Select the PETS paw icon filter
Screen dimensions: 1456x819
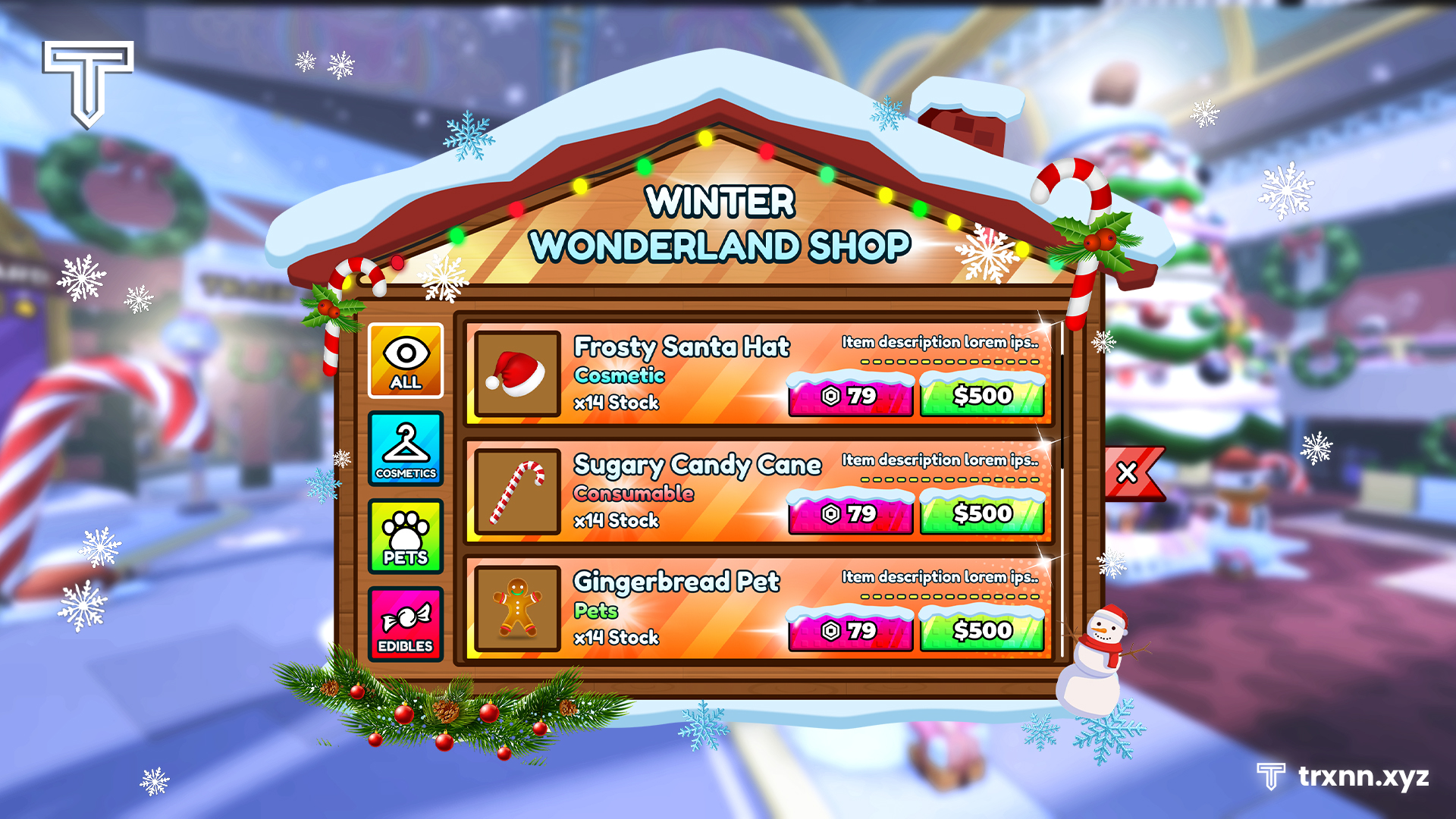(x=406, y=537)
